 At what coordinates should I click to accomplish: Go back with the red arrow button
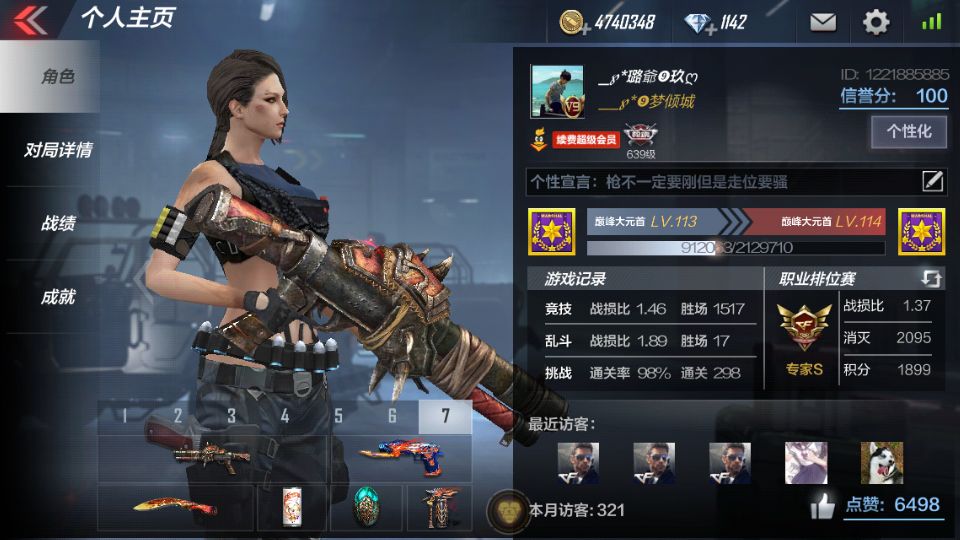(x=31, y=20)
